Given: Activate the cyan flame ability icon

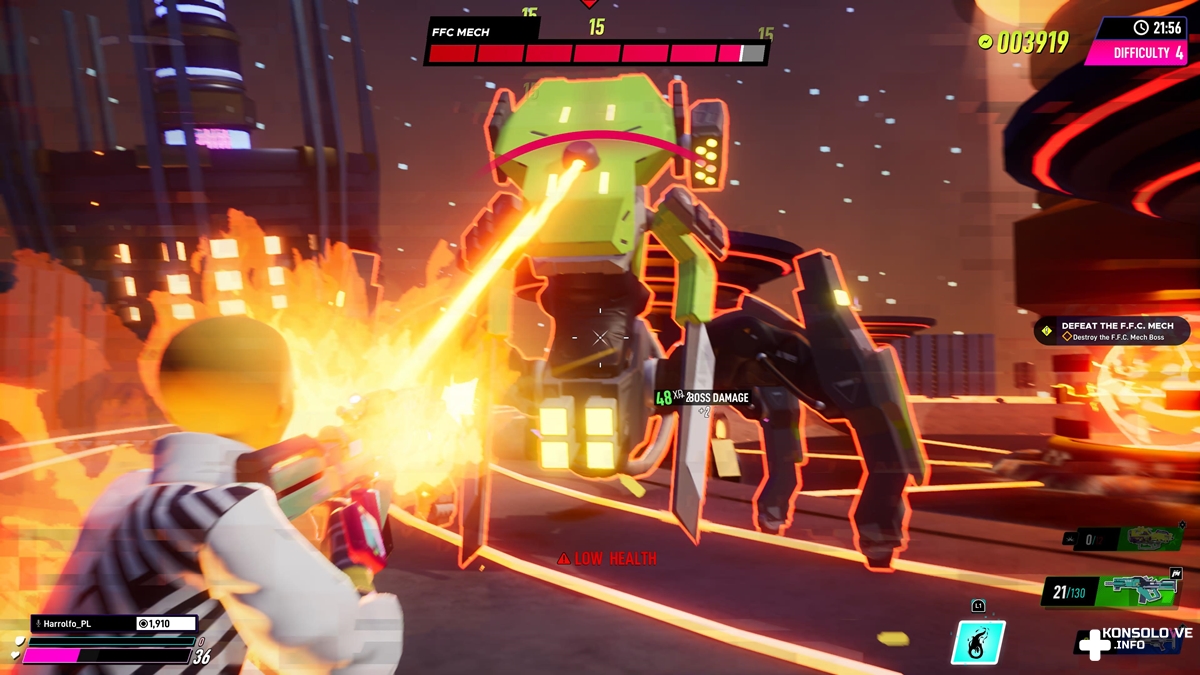Looking at the screenshot, I should point(977,641).
